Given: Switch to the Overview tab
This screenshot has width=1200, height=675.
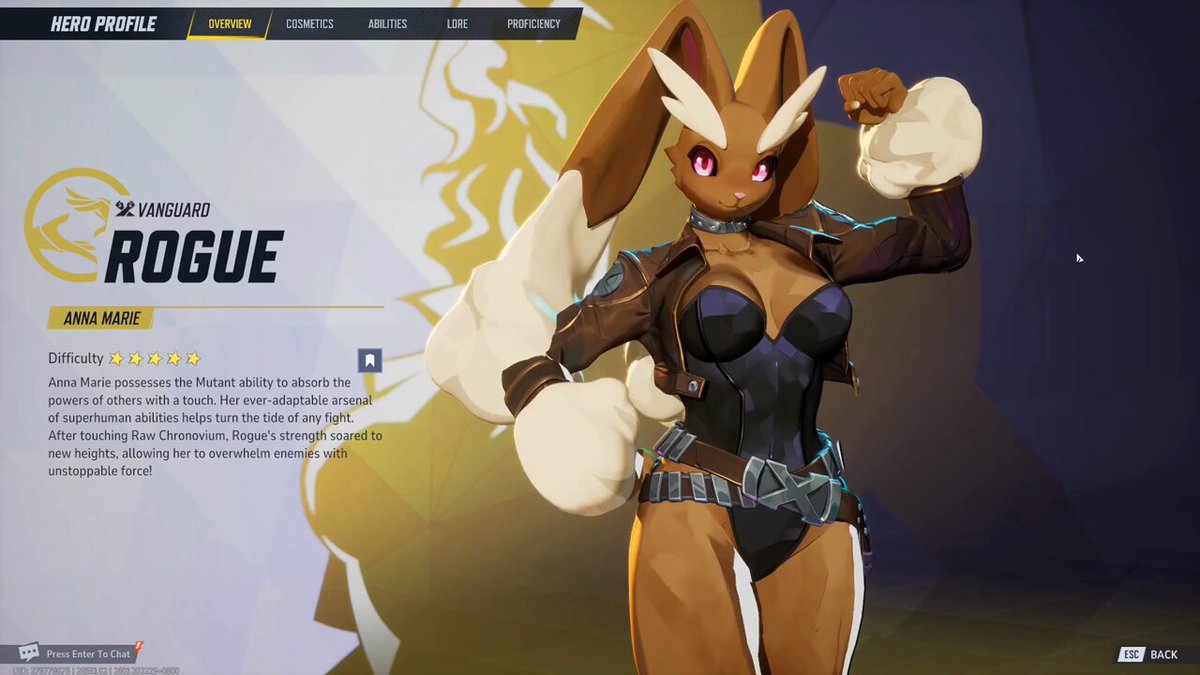Looking at the screenshot, I should click(x=229, y=24).
